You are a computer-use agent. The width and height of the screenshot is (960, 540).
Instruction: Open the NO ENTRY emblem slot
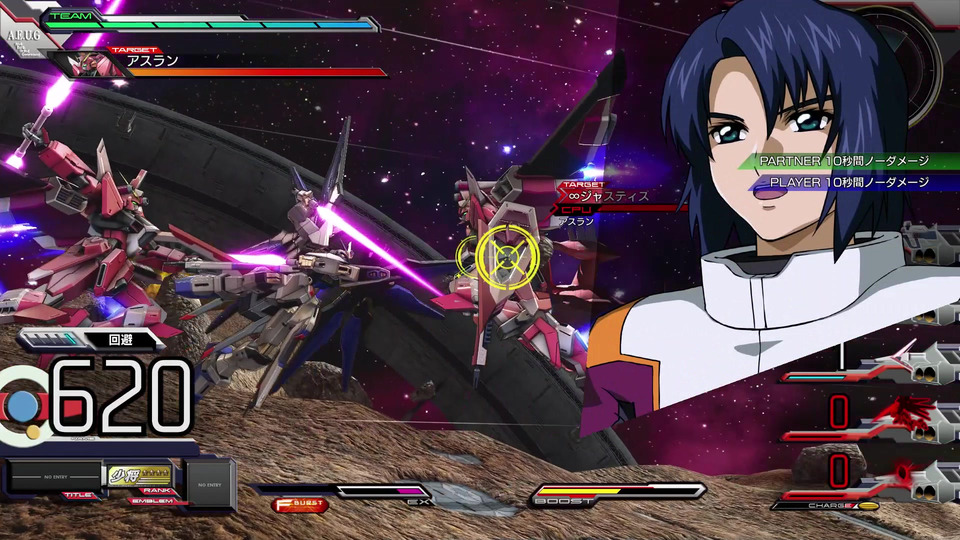(209, 483)
